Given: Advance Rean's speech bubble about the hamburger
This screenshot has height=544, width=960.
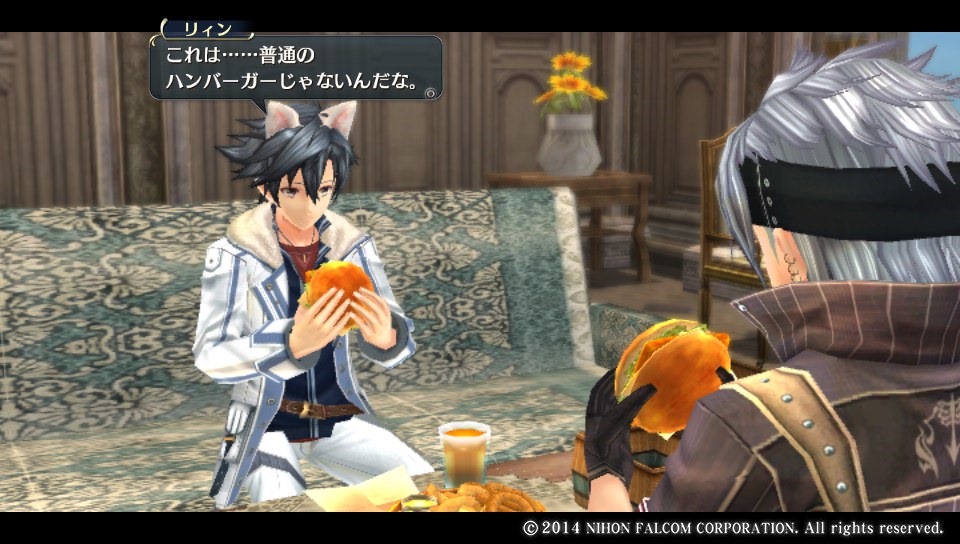Looking at the screenshot, I should (x=430, y=92).
